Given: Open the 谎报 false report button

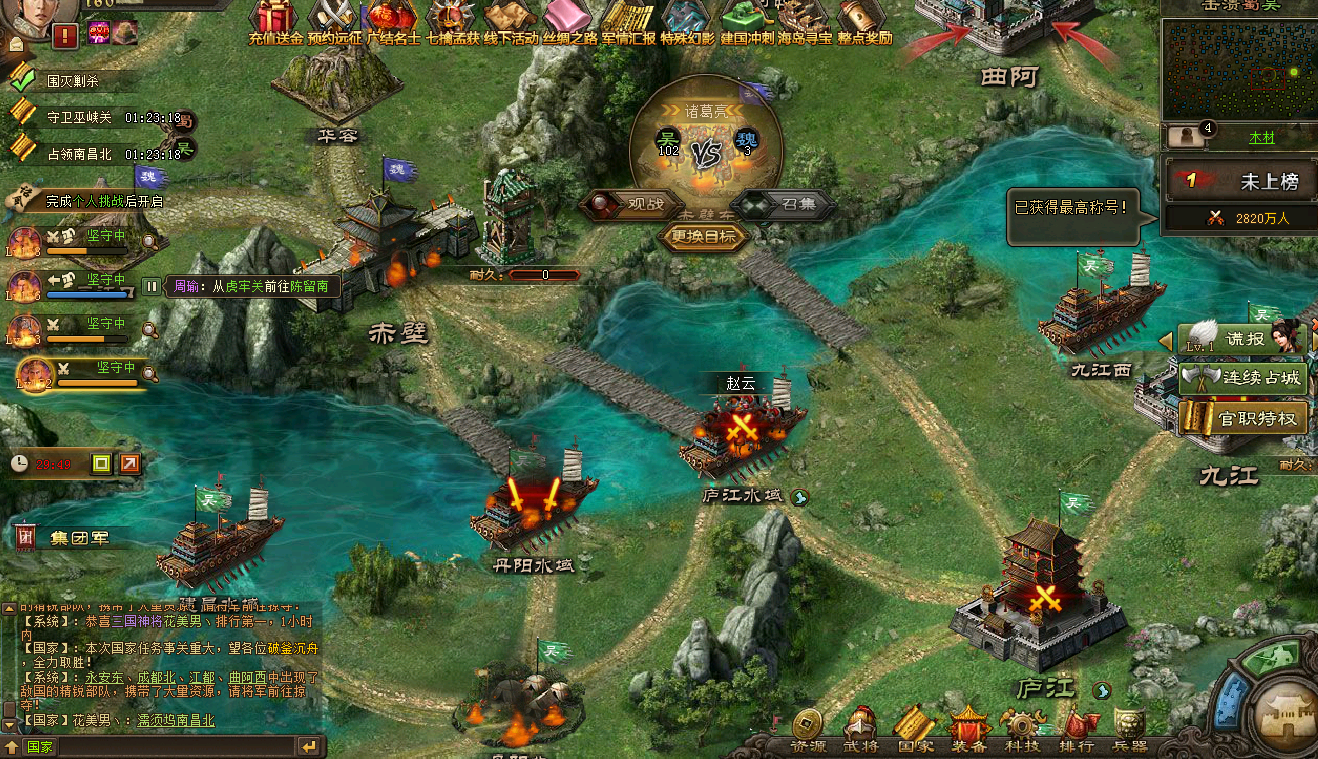Looking at the screenshot, I should (1244, 339).
